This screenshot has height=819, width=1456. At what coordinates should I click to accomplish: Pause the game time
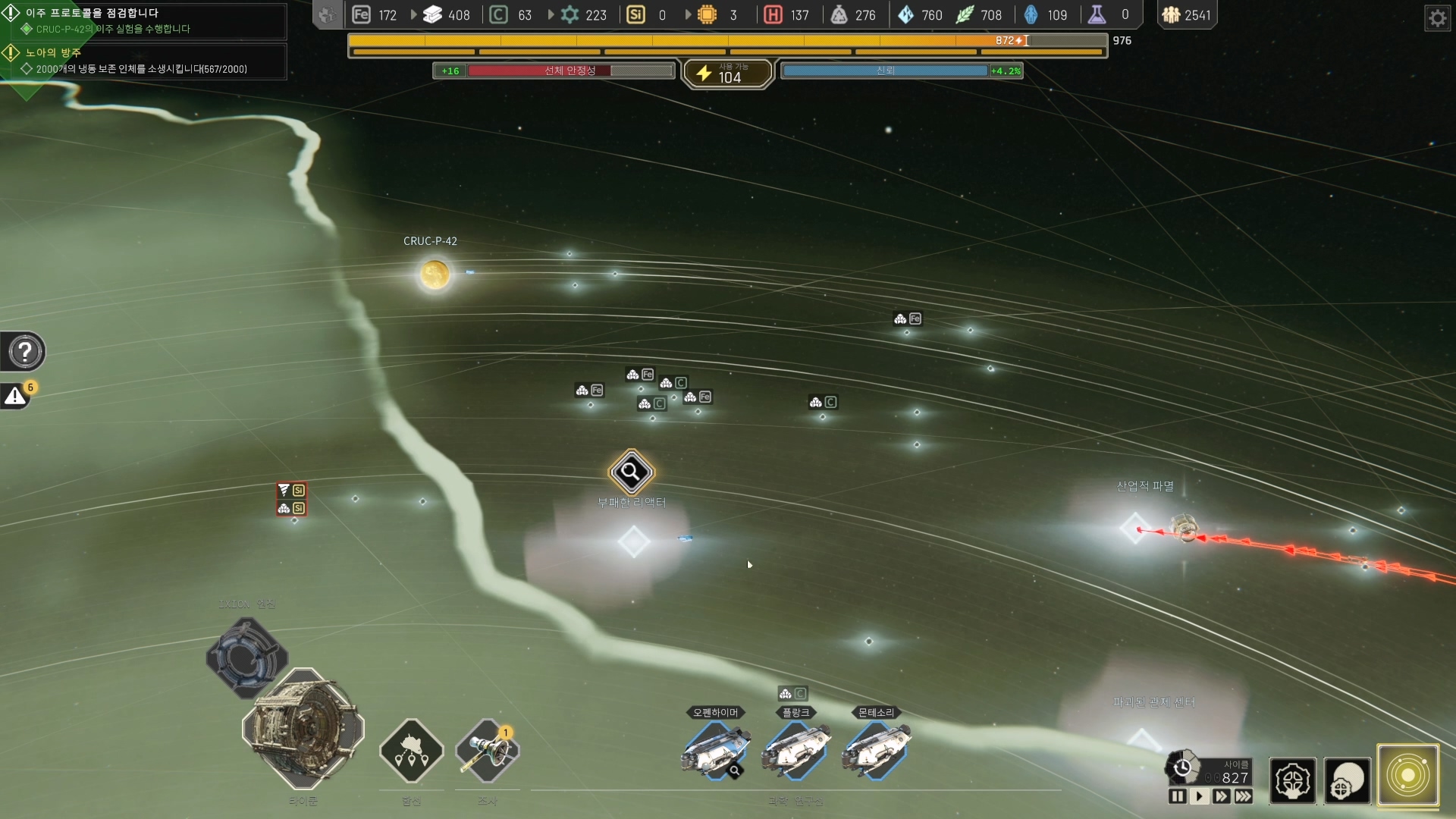coord(1177,796)
